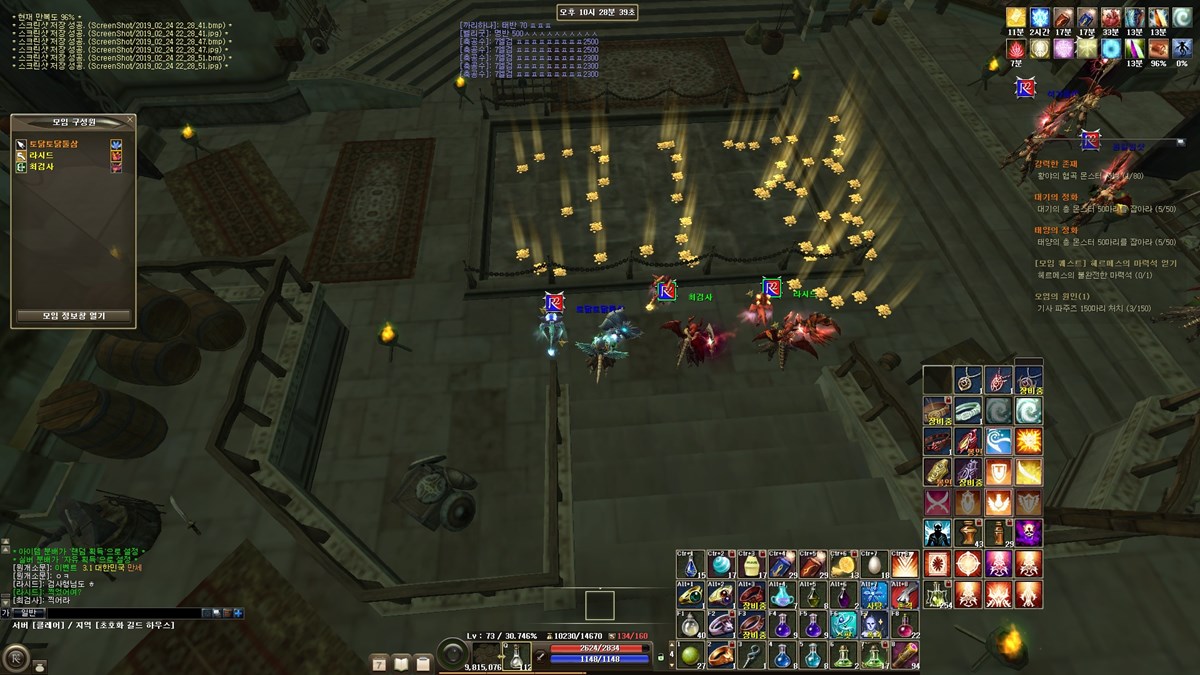This screenshot has height=675, width=1200.
Task: Use the gold ring in hotbar slot 2
Action: click(719, 656)
